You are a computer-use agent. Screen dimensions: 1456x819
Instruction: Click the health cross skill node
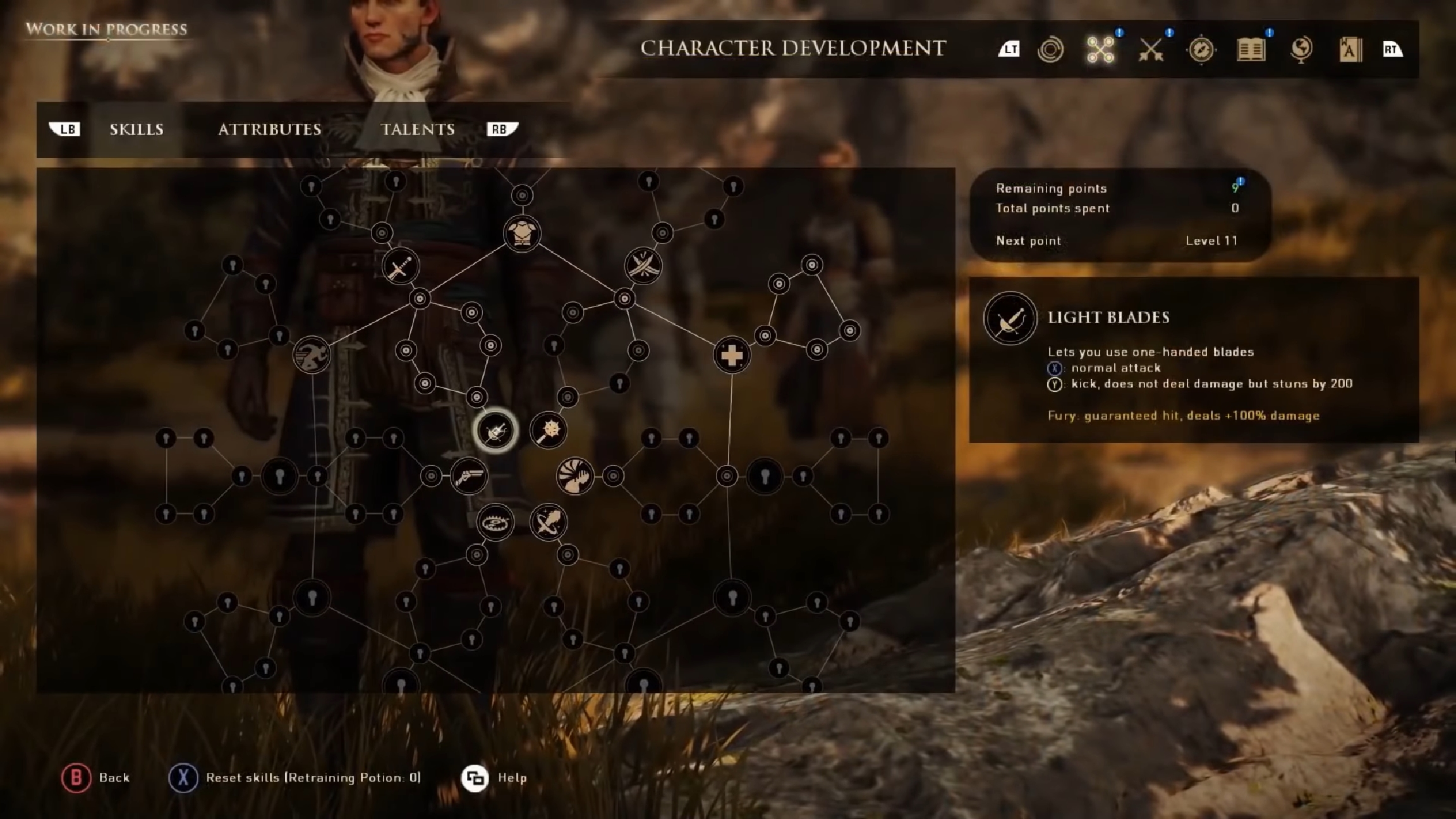tap(731, 355)
